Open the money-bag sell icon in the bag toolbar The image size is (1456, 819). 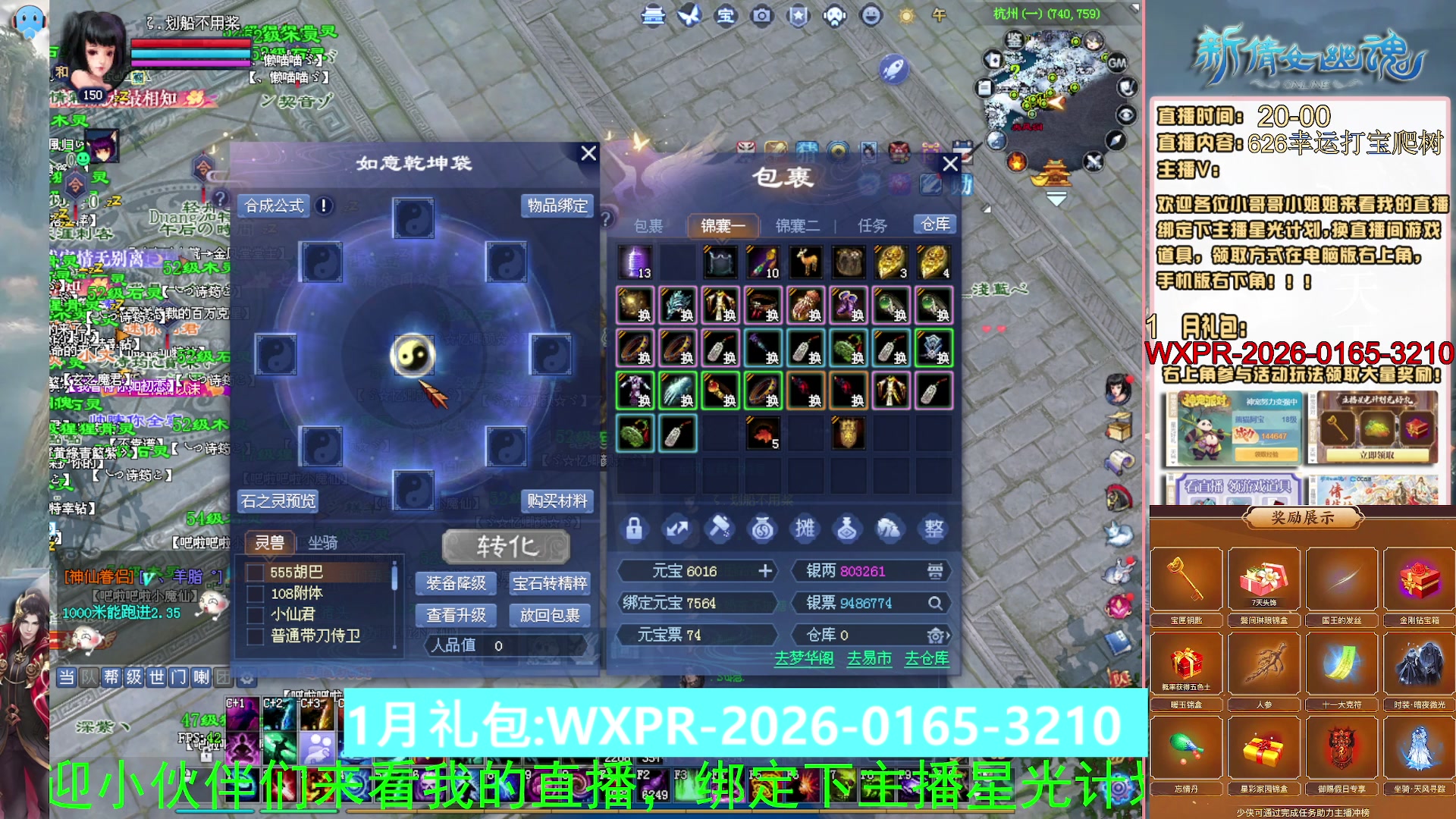tap(763, 529)
